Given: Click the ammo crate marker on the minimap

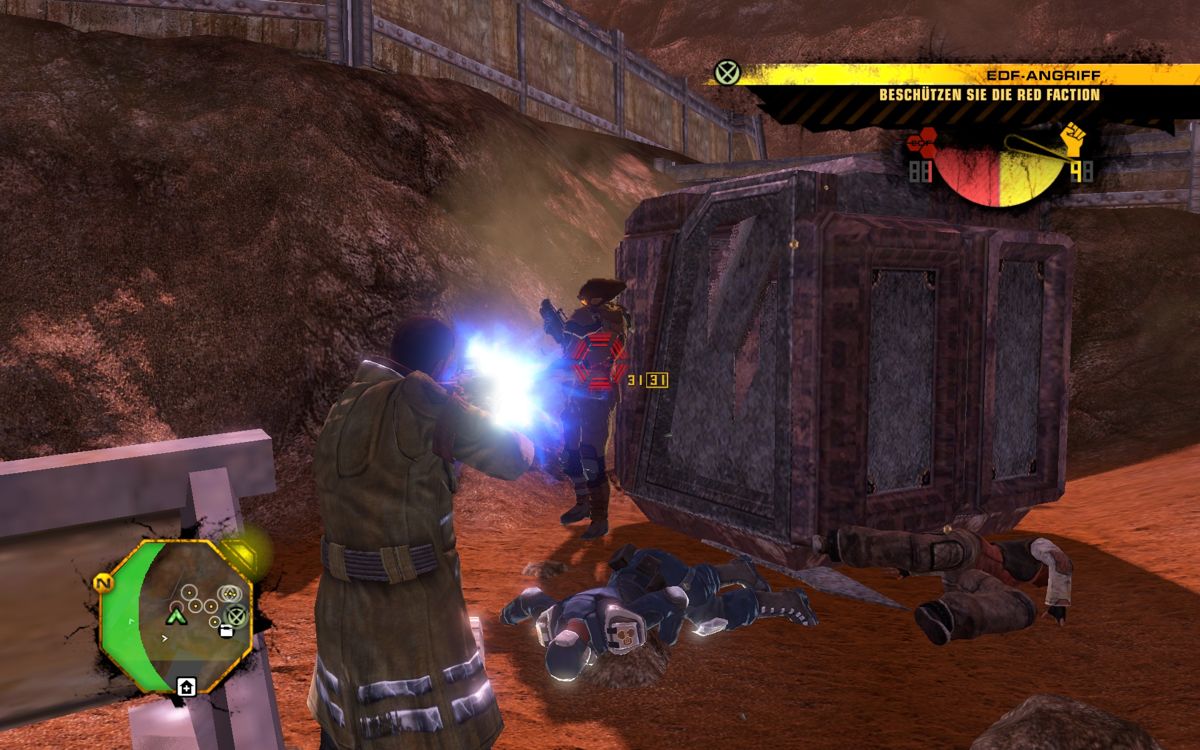Looking at the screenshot, I should pyautogui.click(x=226, y=632).
